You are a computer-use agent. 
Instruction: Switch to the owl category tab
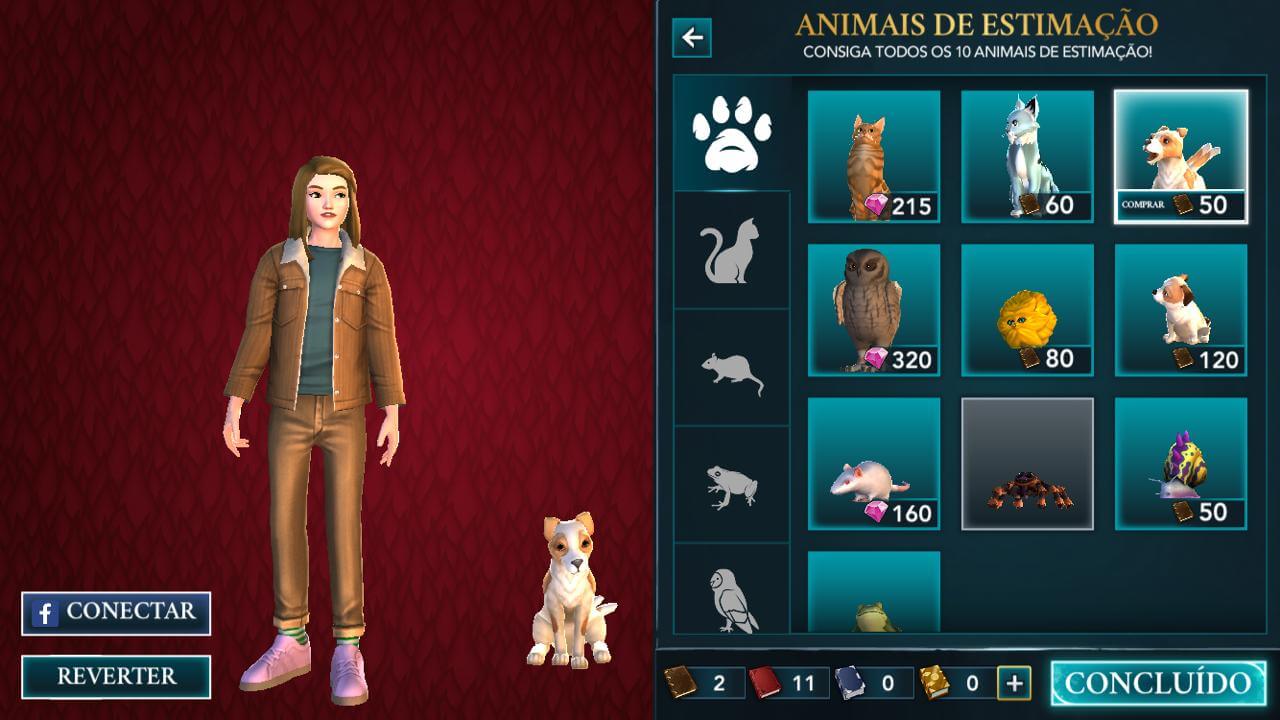tap(732, 596)
